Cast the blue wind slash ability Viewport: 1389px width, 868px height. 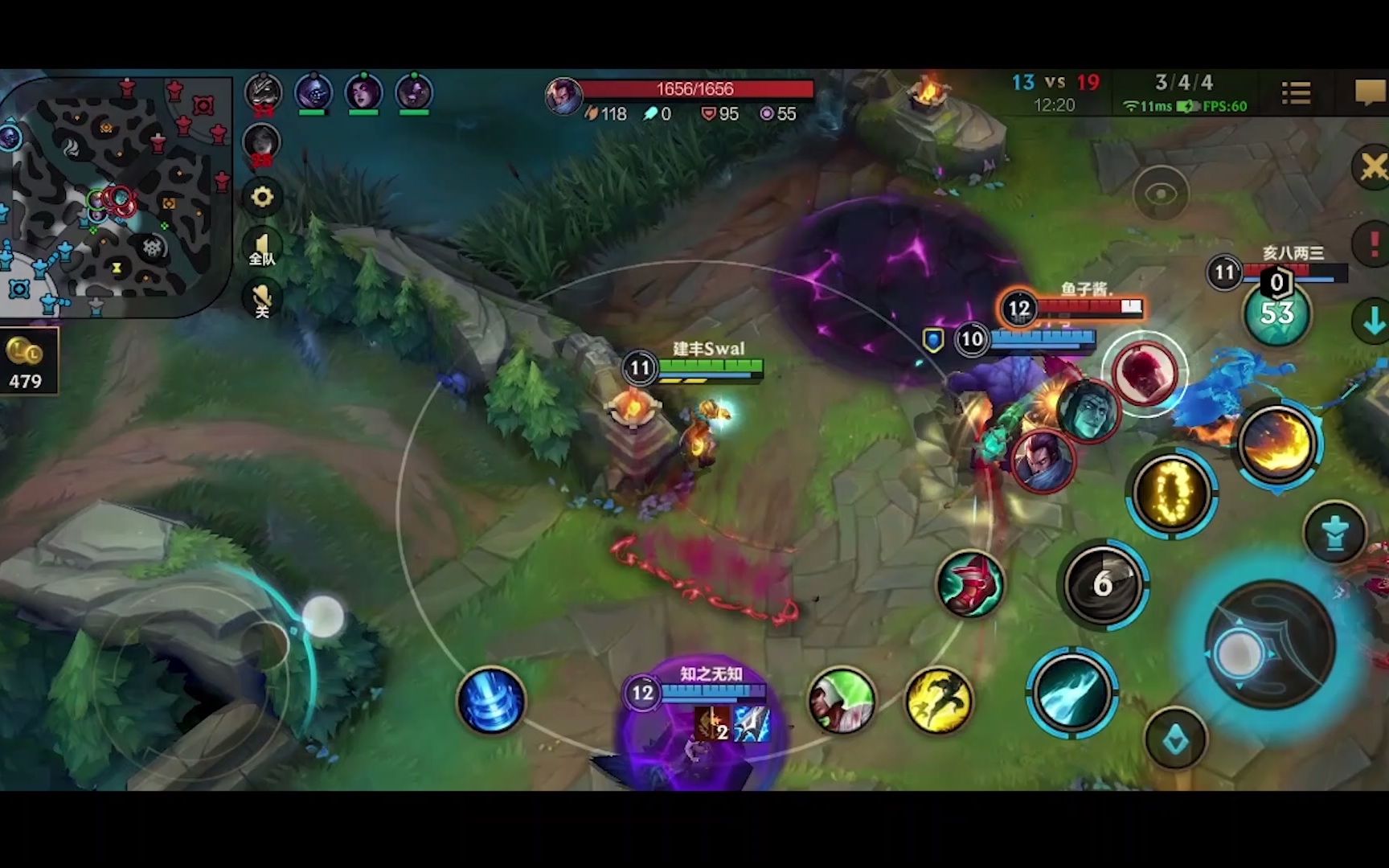click(x=1070, y=692)
